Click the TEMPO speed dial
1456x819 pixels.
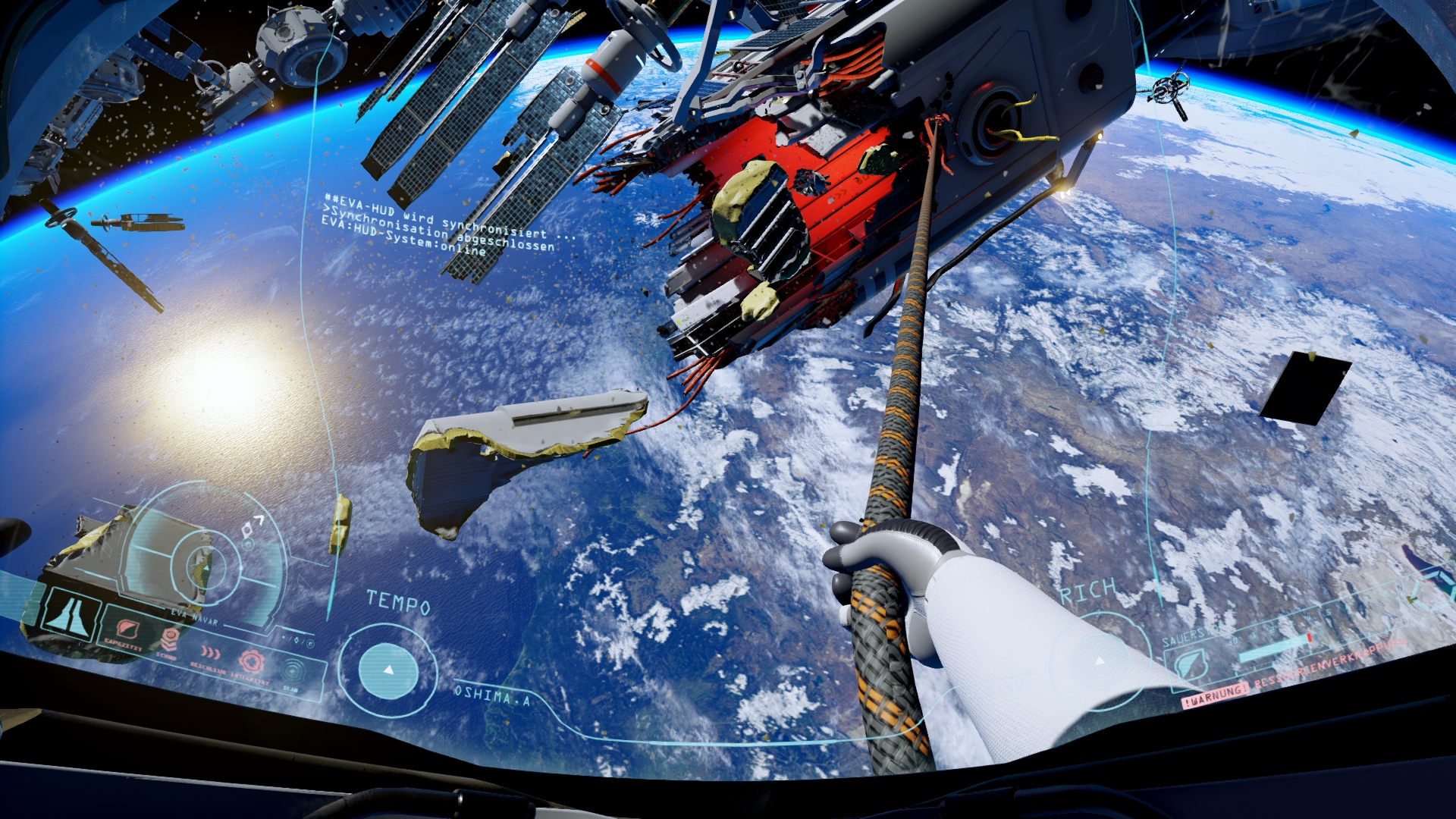point(388,670)
